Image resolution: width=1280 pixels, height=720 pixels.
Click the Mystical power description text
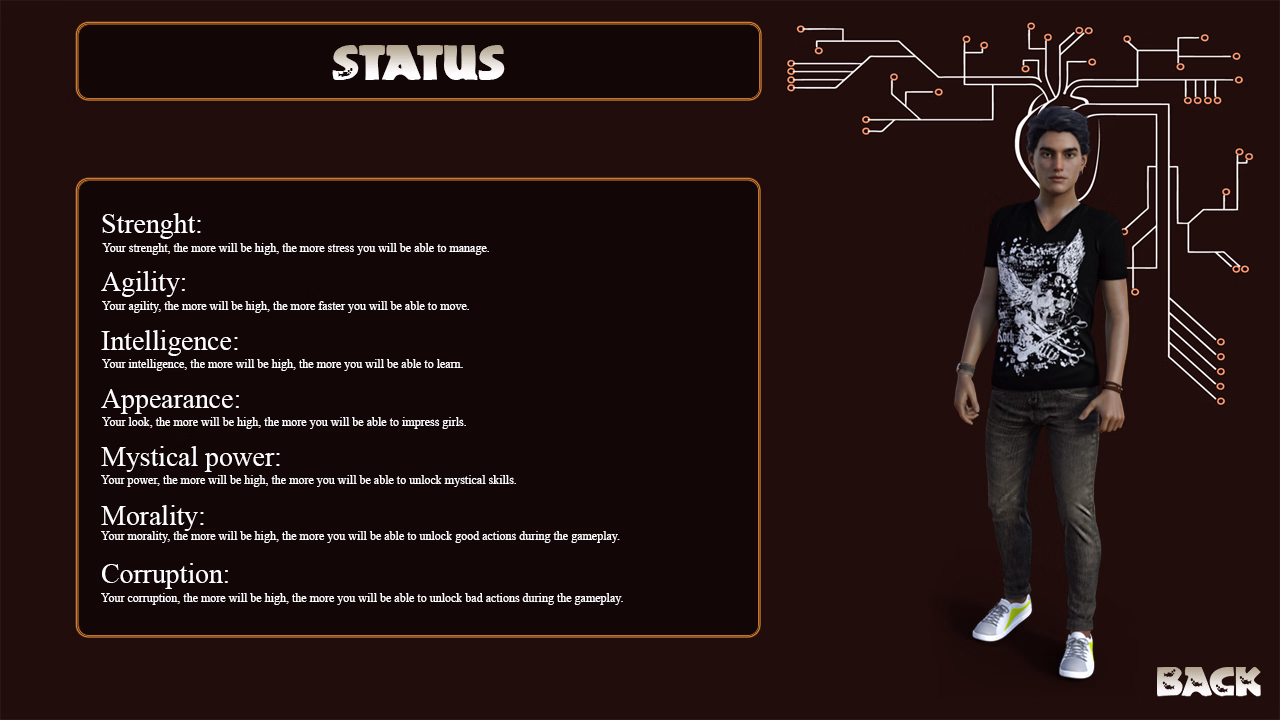(307, 480)
